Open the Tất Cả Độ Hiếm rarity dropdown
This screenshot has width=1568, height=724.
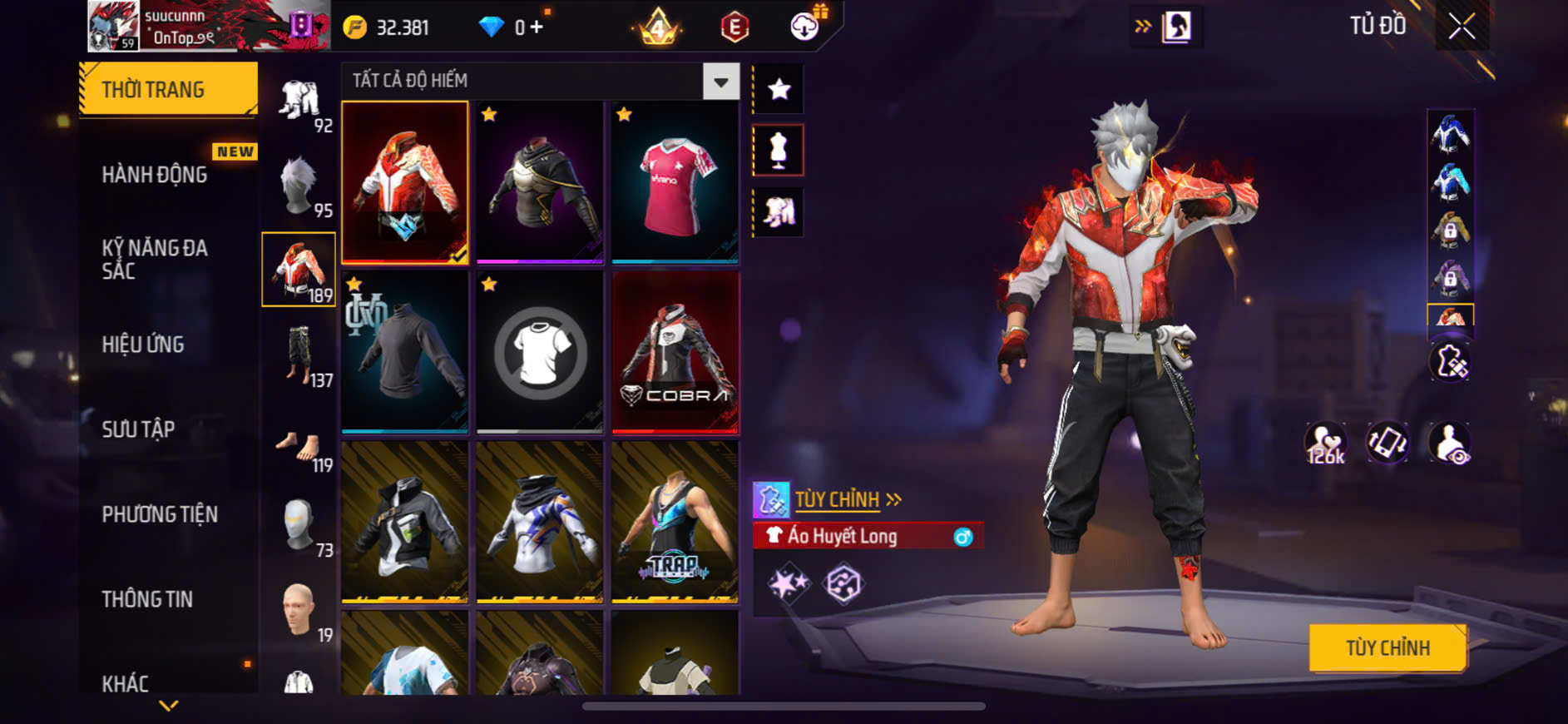(x=720, y=82)
